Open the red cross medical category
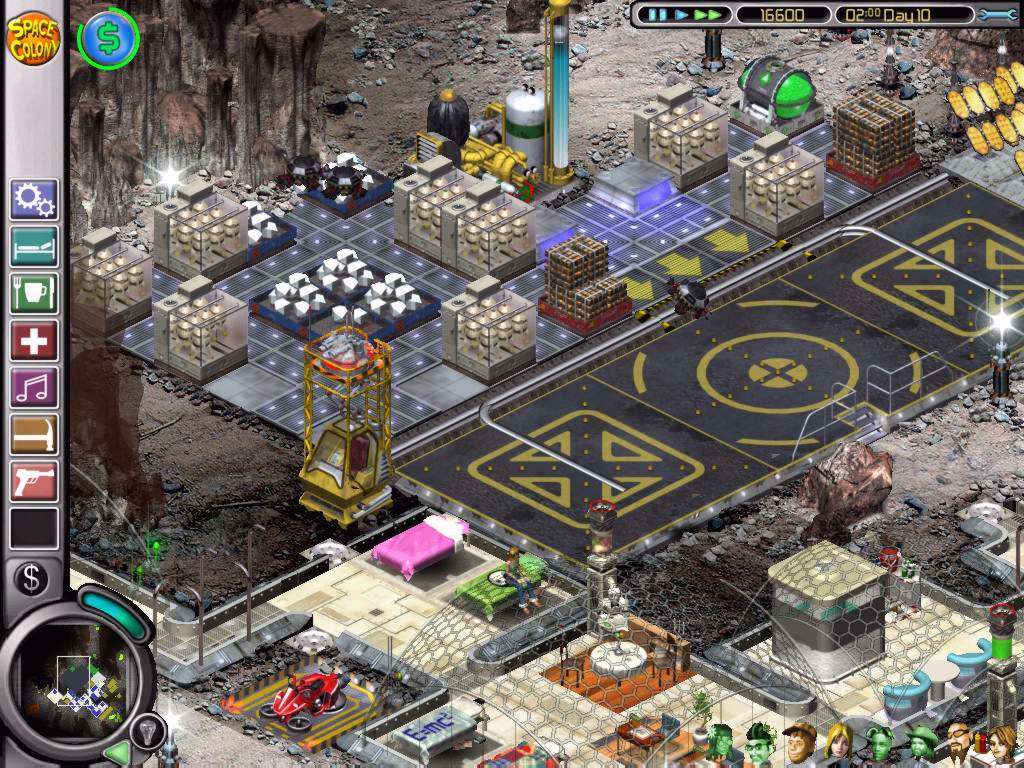1024x768 pixels. [x=34, y=340]
